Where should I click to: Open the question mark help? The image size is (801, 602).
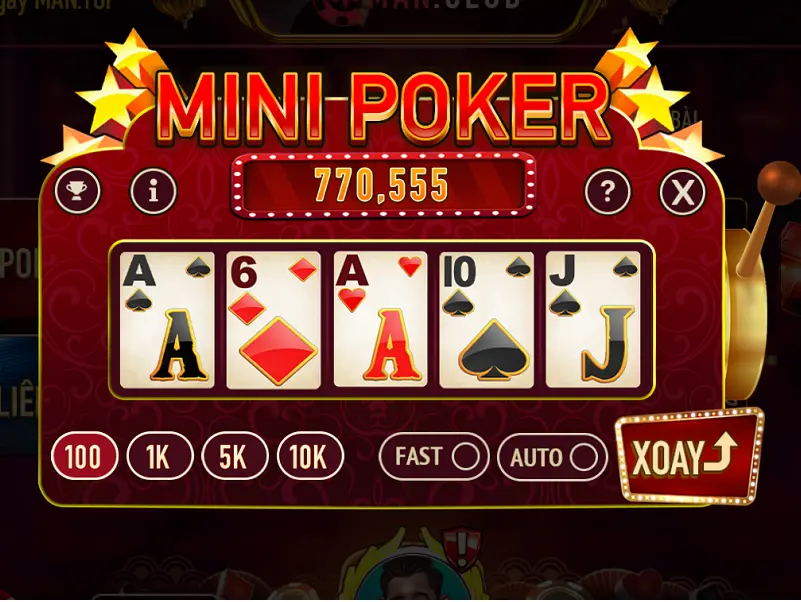tap(607, 189)
